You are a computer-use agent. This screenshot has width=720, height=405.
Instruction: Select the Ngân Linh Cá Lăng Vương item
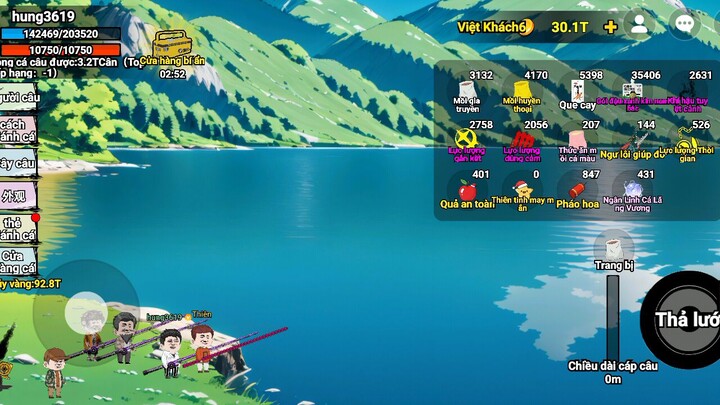tap(632, 191)
